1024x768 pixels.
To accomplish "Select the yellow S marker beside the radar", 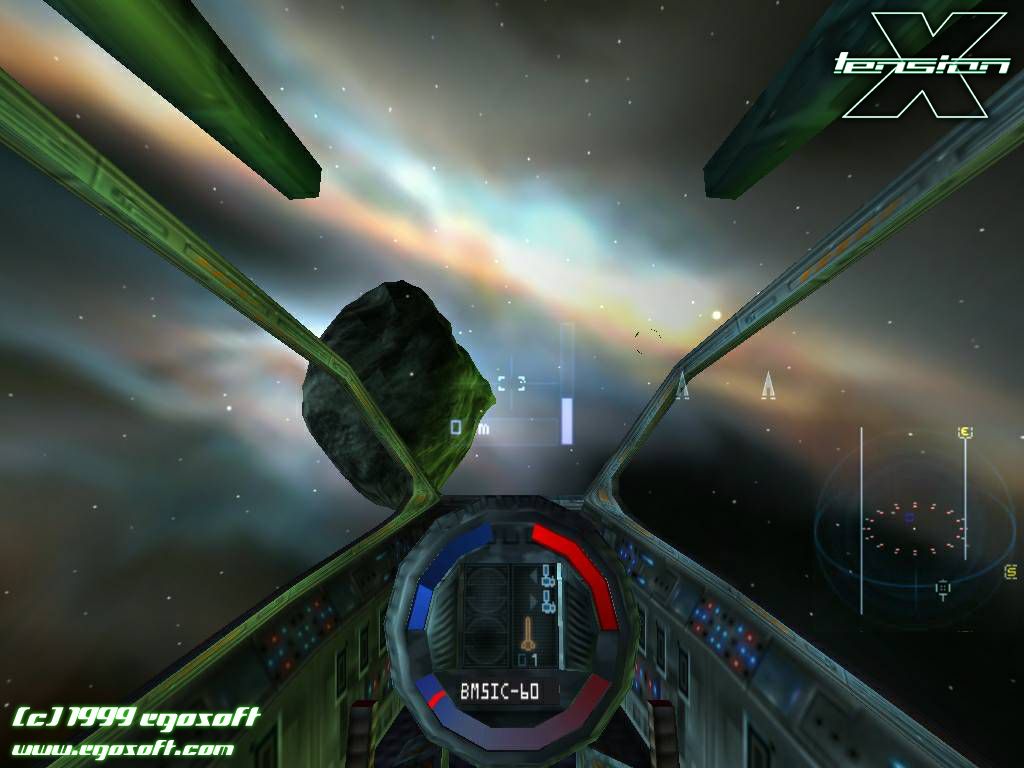I will (x=1010, y=572).
